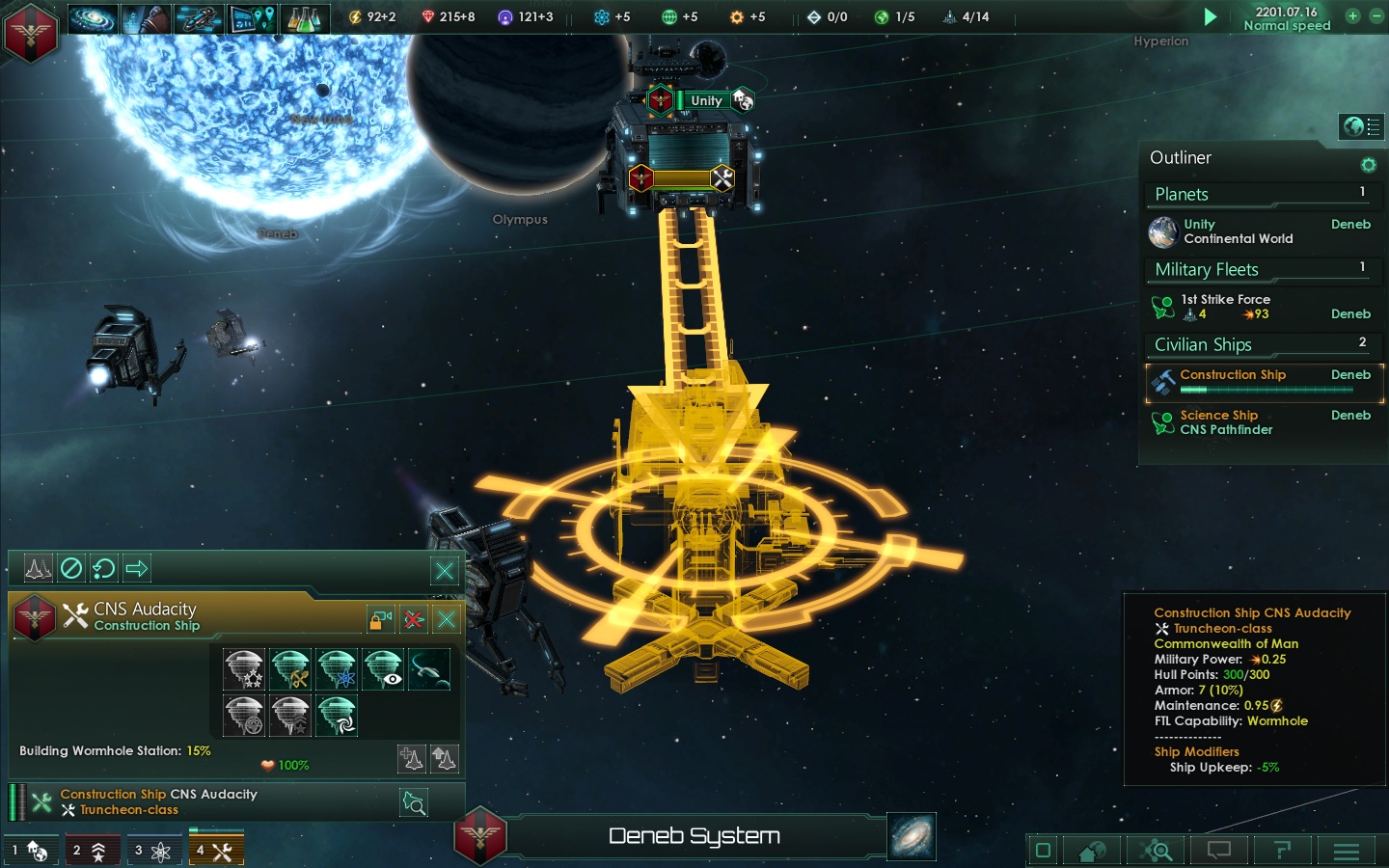Open the galaxy view icon in top bar
The width and height of the screenshot is (1389, 868).
click(x=93, y=17)
